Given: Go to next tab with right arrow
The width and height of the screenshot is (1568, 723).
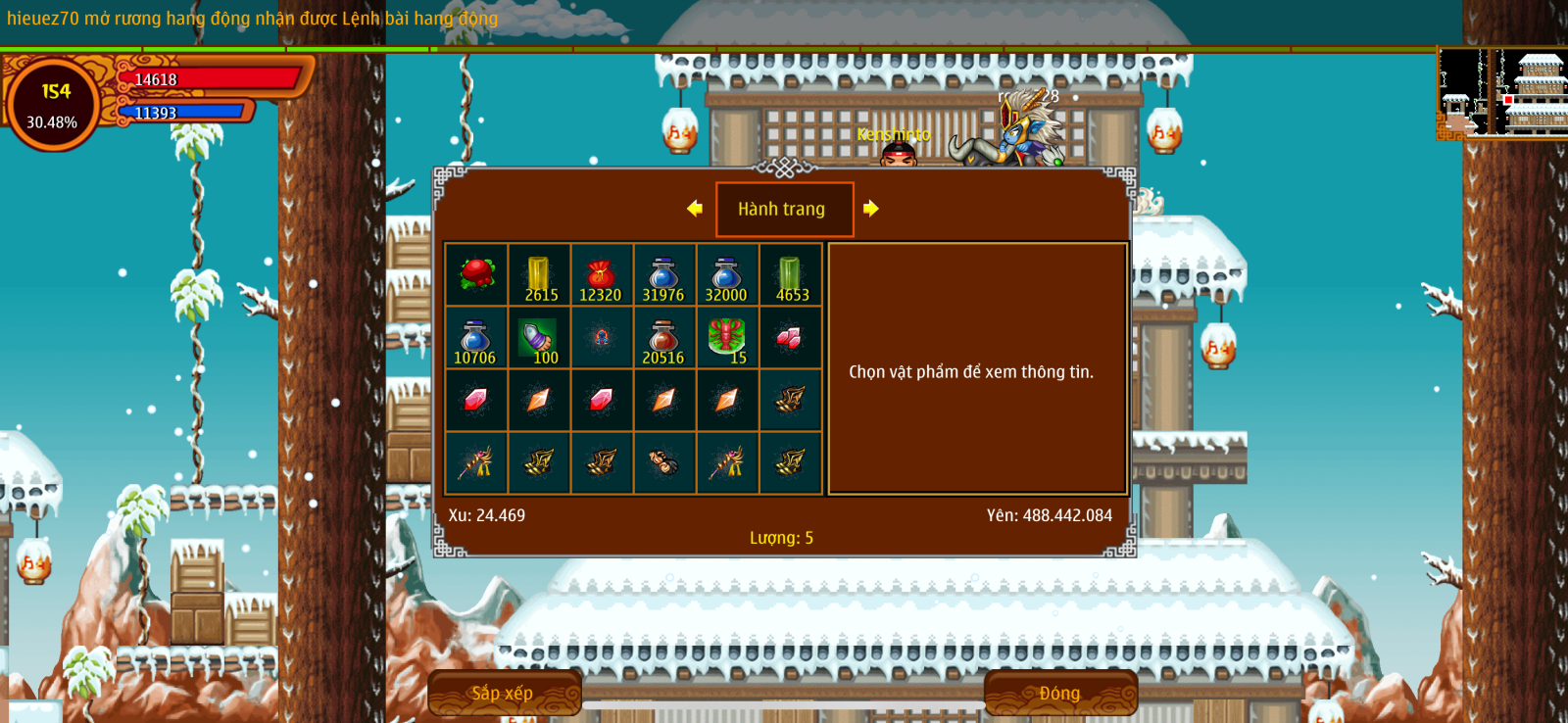Looking at the screenshot, I should point(870,208).
